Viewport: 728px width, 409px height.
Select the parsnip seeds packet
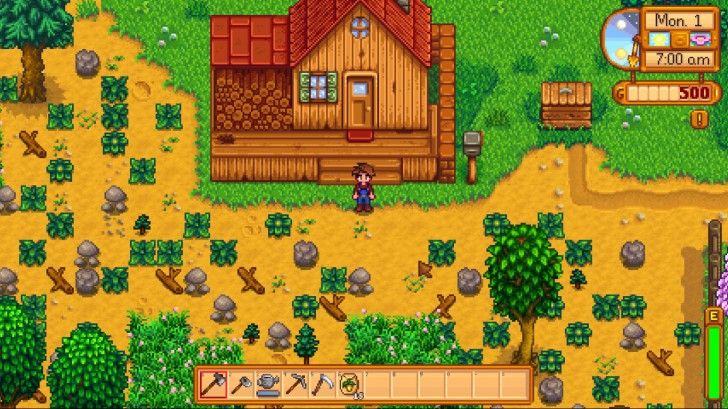tap(350, 383)
